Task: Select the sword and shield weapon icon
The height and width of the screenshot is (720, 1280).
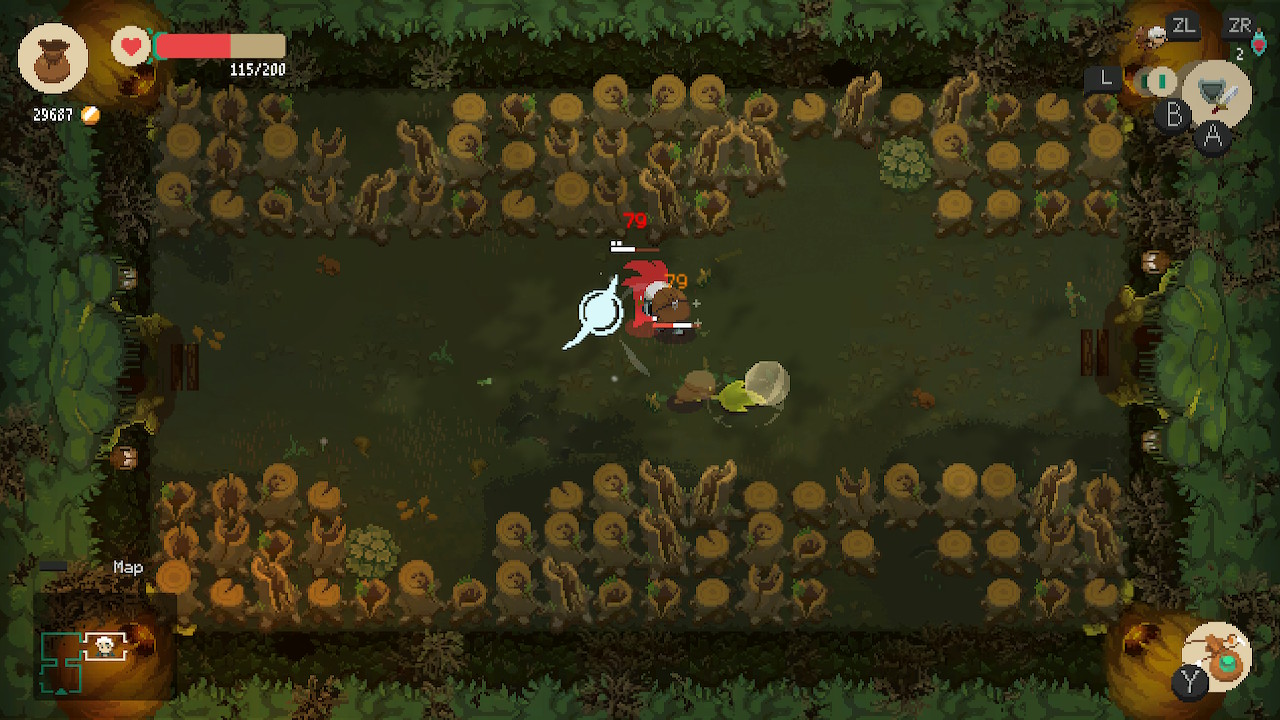Action: [x=1218, y=94]
